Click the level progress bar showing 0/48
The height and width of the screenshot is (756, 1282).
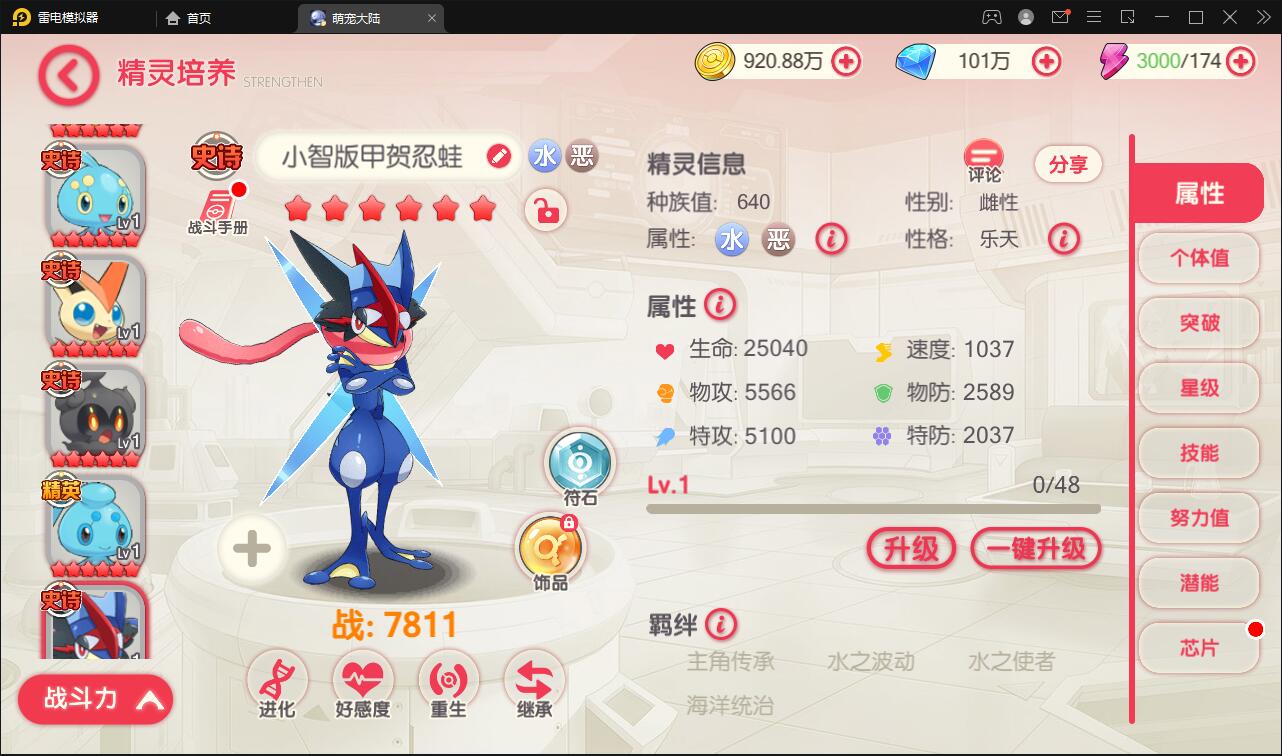tap(873, 508)
